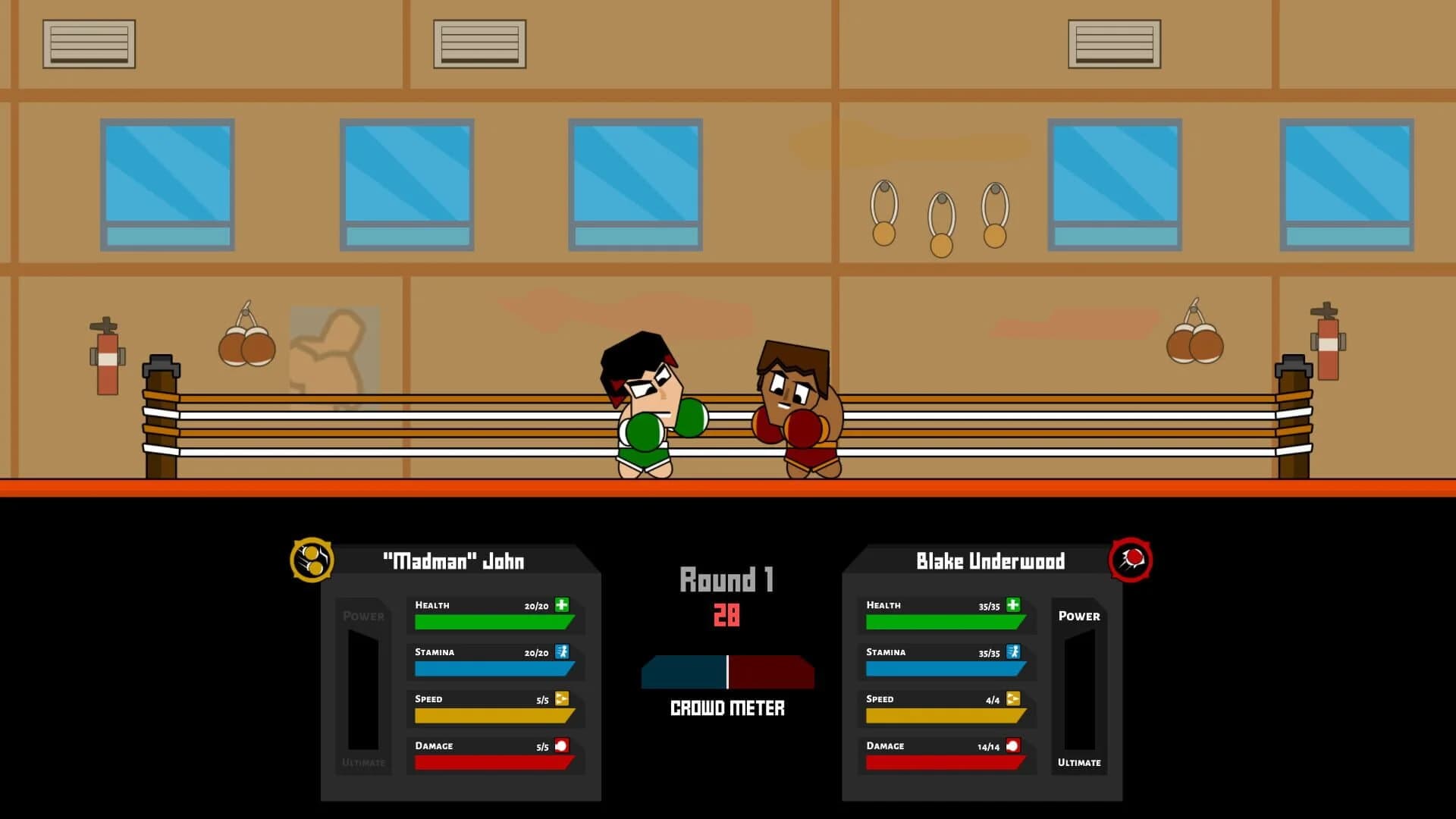The width and height of the screenshot is (1456, 819).
Task: Click Blake's yellow Speed icon
Action: click(1014, 699)
